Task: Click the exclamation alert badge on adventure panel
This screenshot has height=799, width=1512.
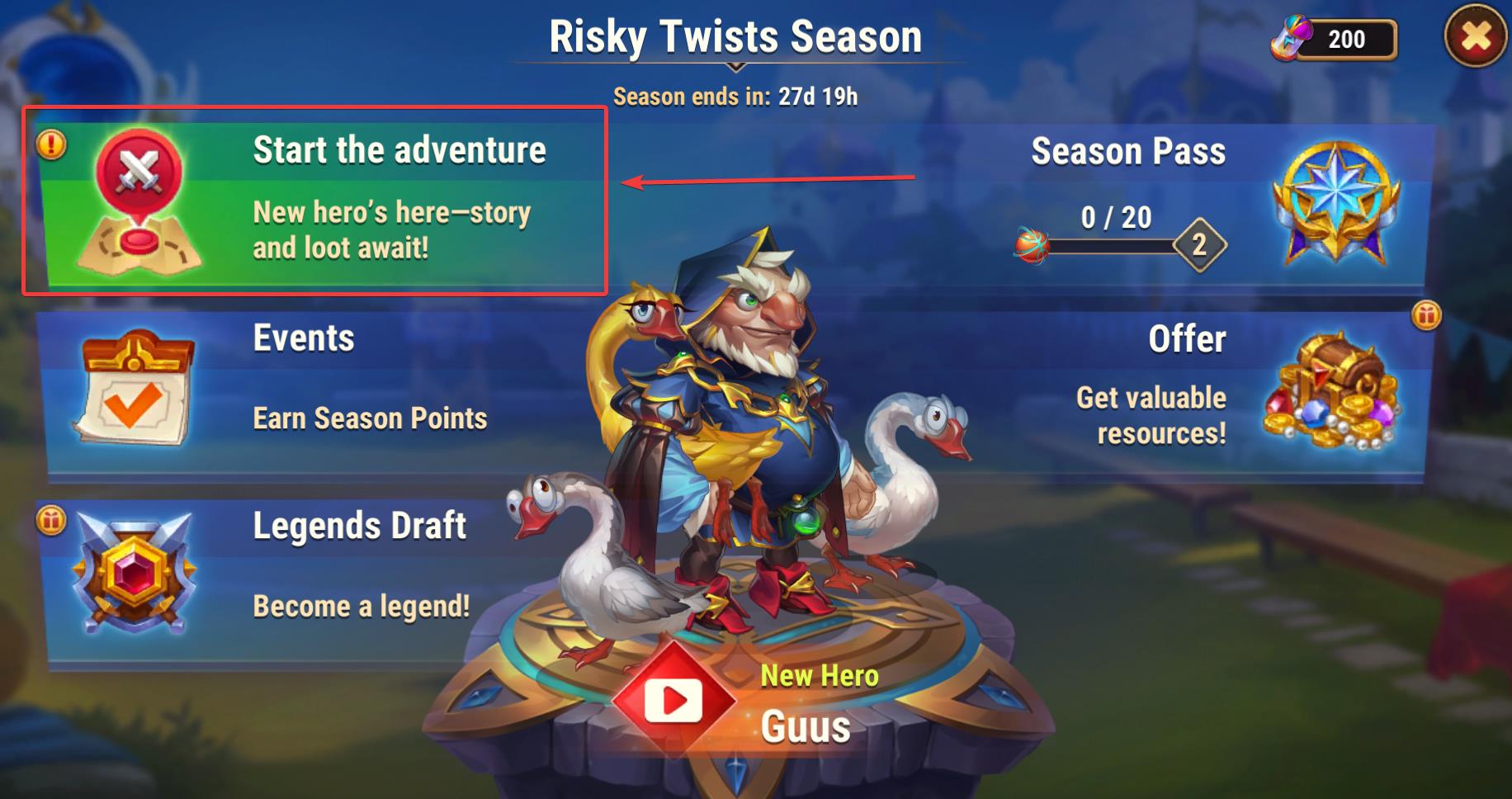Action: click(51, 145)
